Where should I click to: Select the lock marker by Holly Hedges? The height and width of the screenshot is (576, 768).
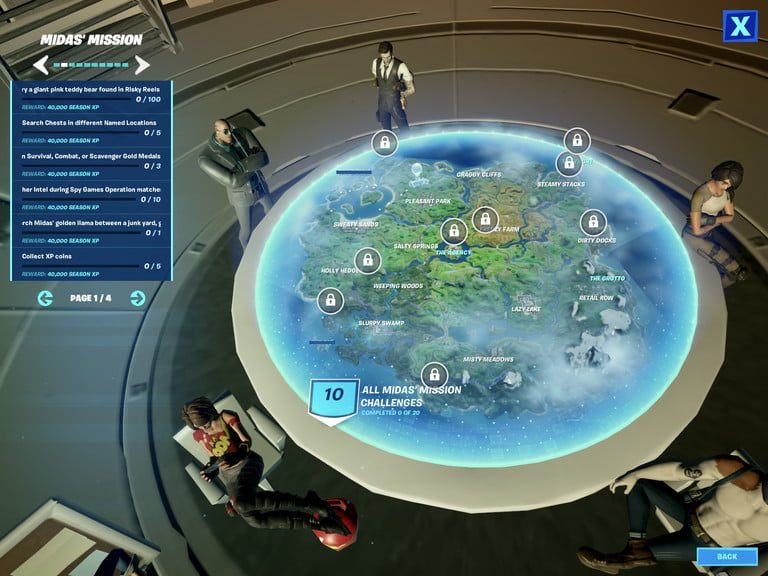click(367, 261)
